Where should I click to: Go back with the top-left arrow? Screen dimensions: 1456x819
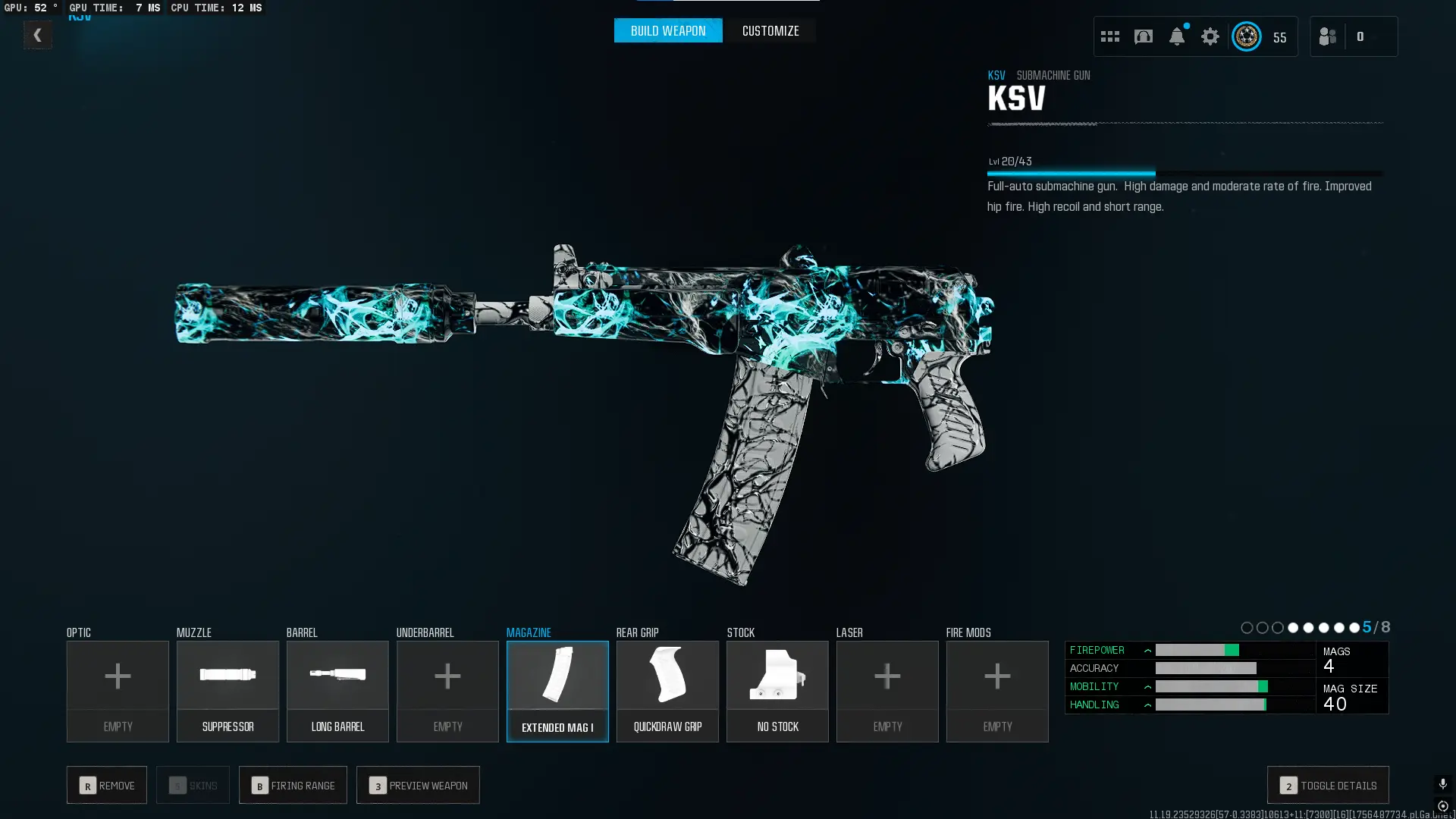pos(37,35)
